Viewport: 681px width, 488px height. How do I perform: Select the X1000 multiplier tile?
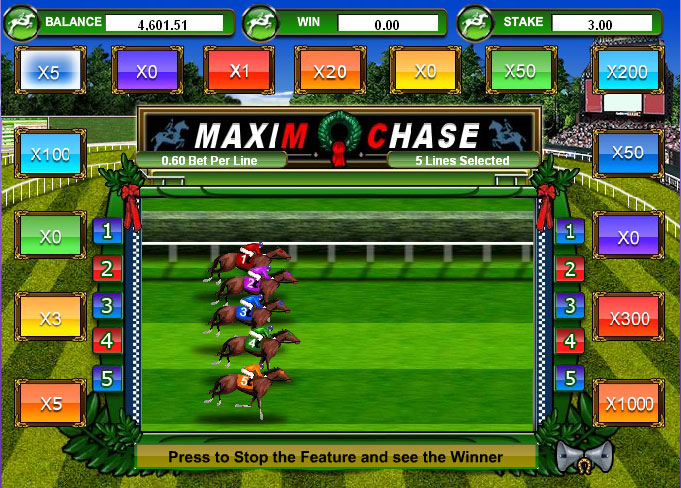point(628,404)
